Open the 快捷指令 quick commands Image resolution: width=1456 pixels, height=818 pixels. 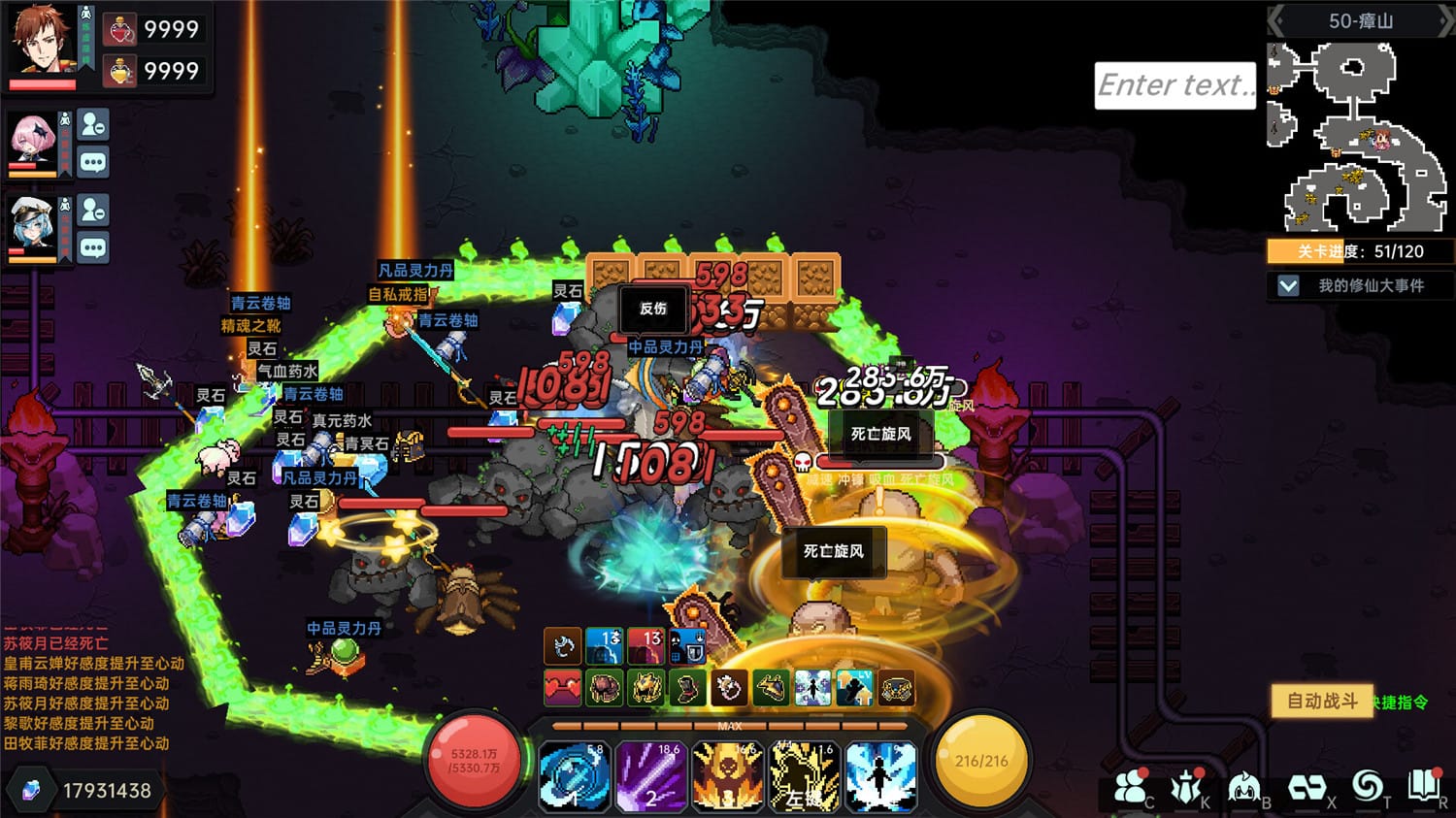point(1402,703)
